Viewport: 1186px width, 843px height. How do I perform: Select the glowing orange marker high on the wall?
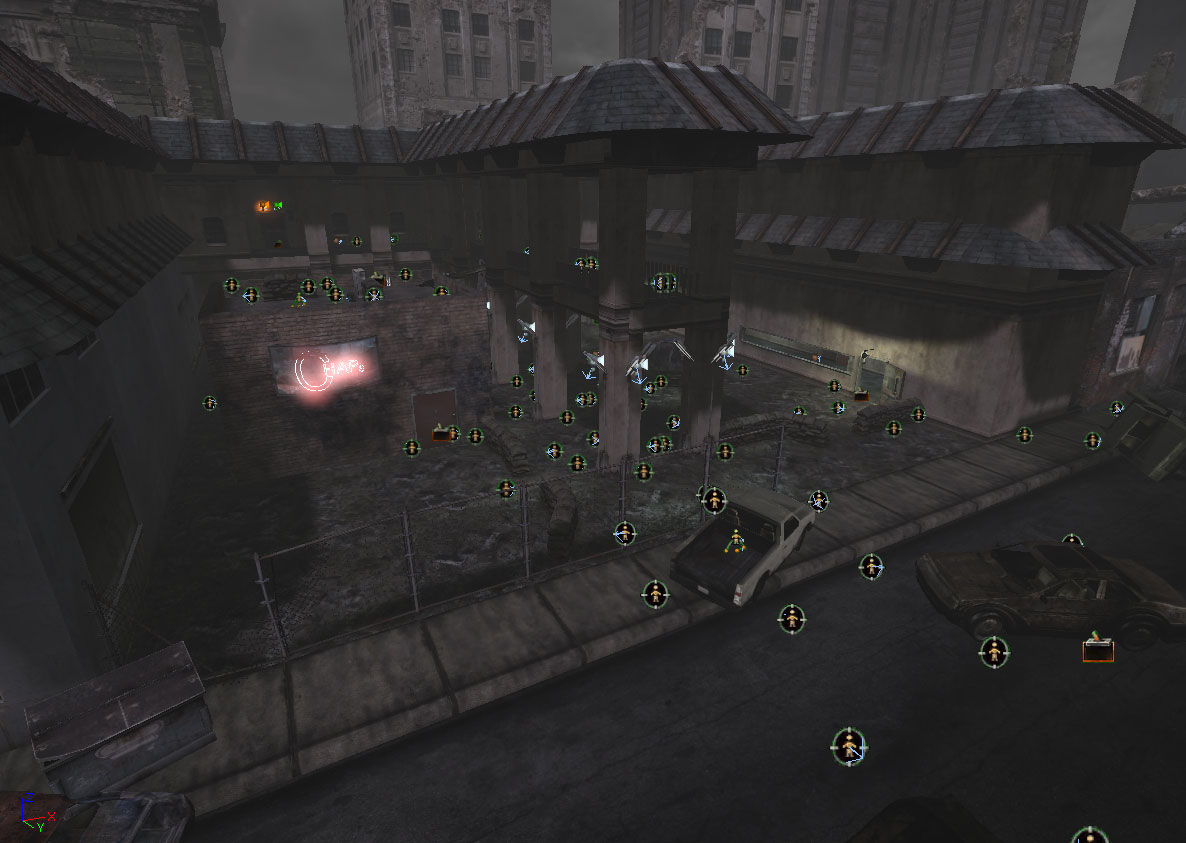pos(264,207)
